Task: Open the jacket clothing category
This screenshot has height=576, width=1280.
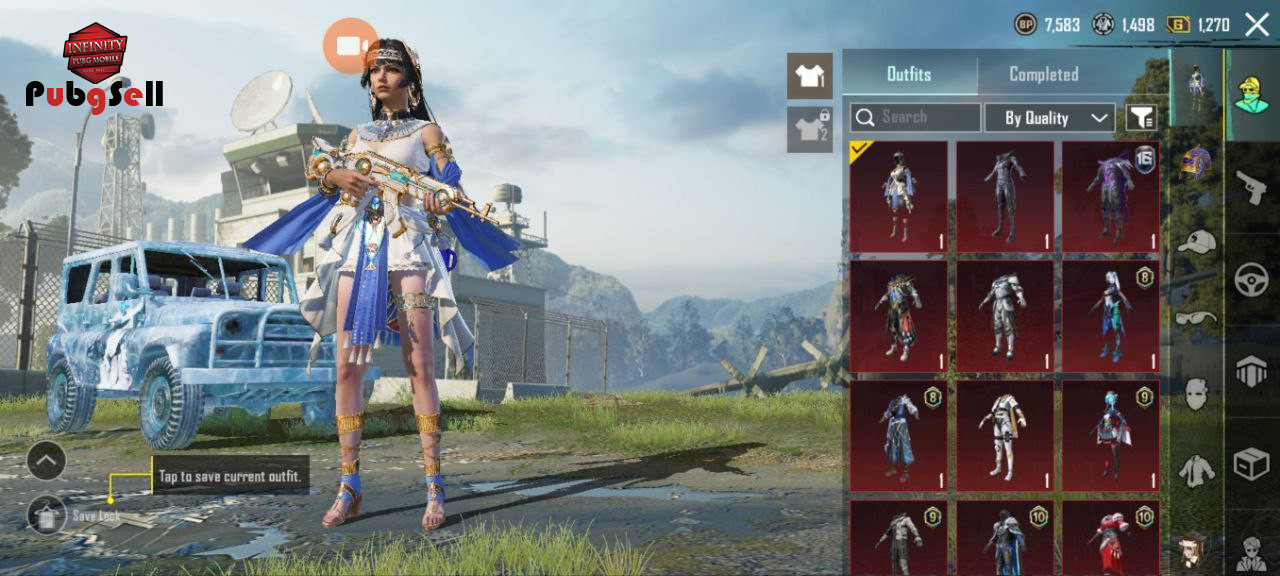Action: point(1196,469)
